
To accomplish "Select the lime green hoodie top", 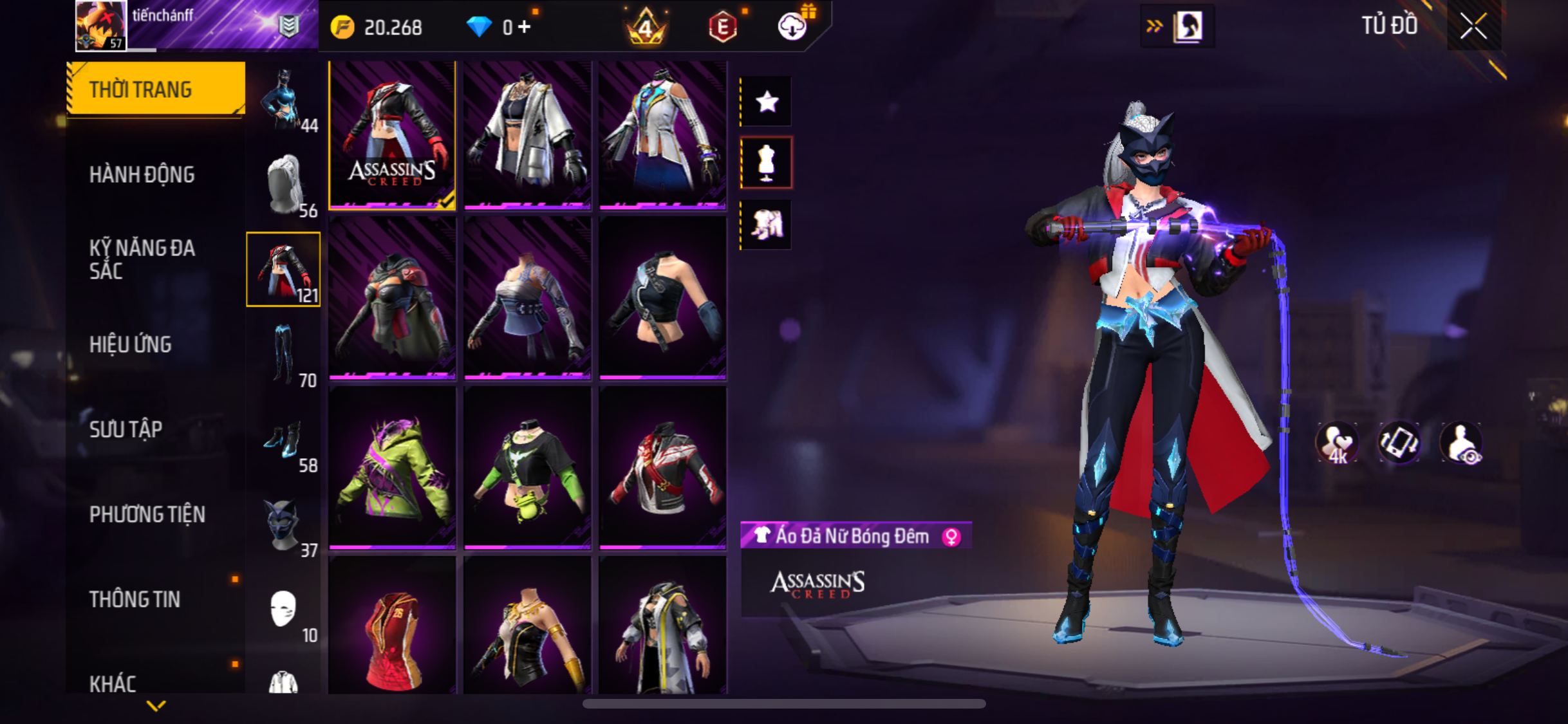I will coord(392,469).
